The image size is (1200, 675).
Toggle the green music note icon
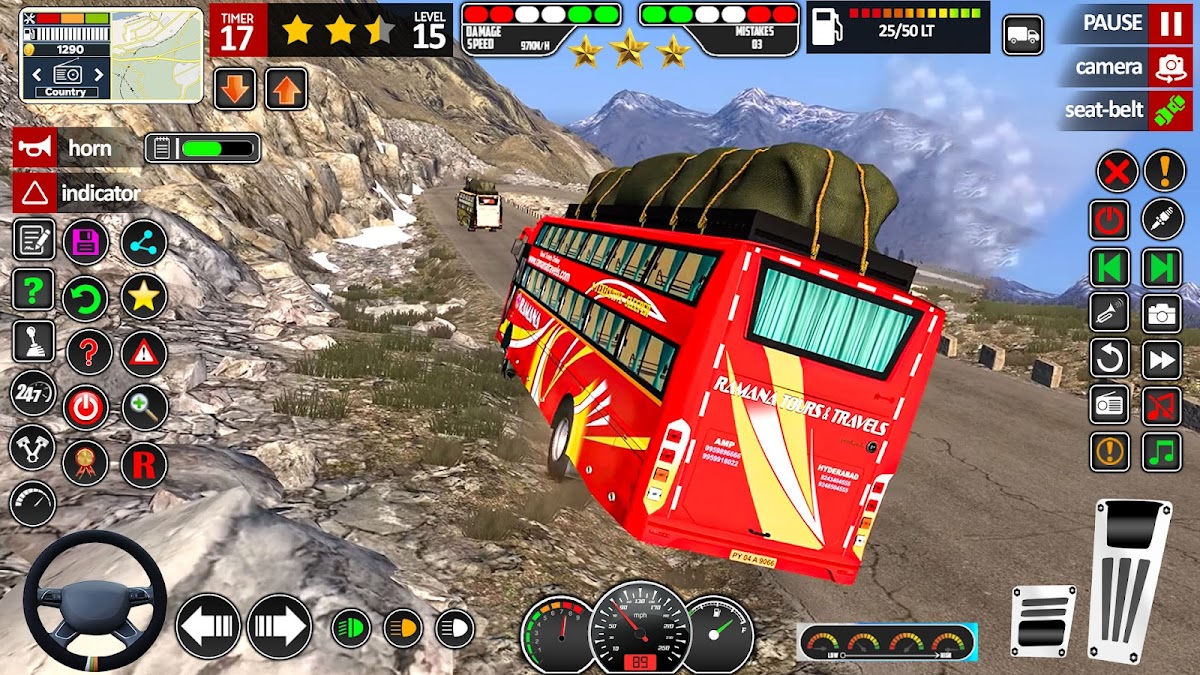(1162, 452)
